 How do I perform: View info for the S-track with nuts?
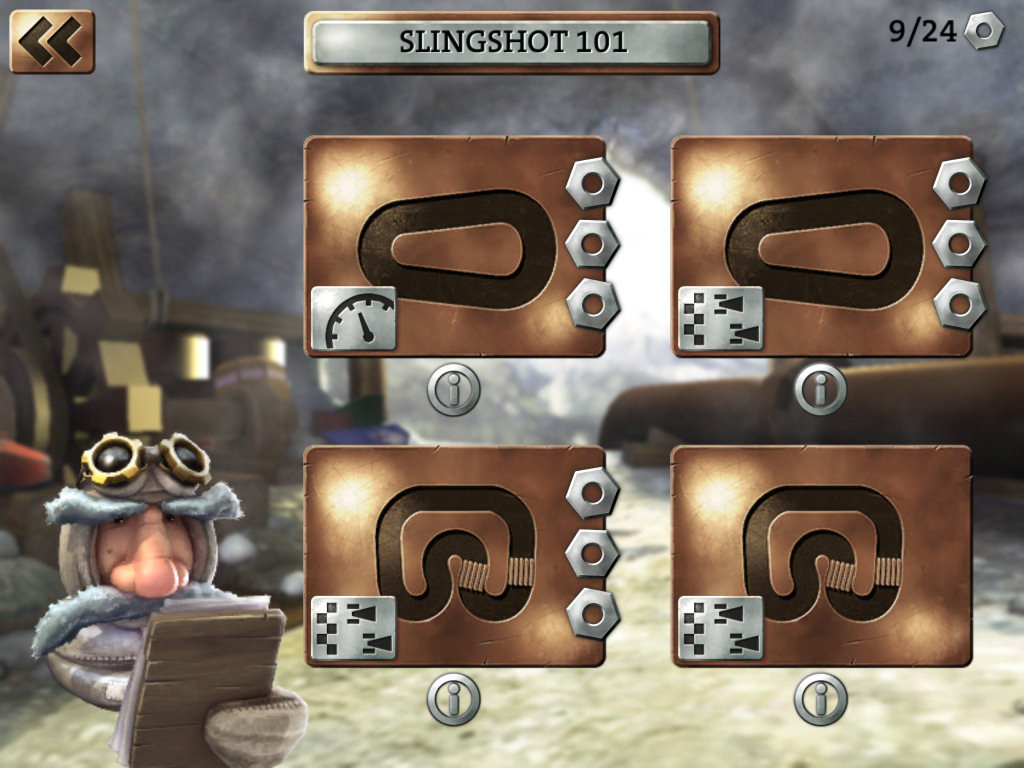click(x=453, y=698)
